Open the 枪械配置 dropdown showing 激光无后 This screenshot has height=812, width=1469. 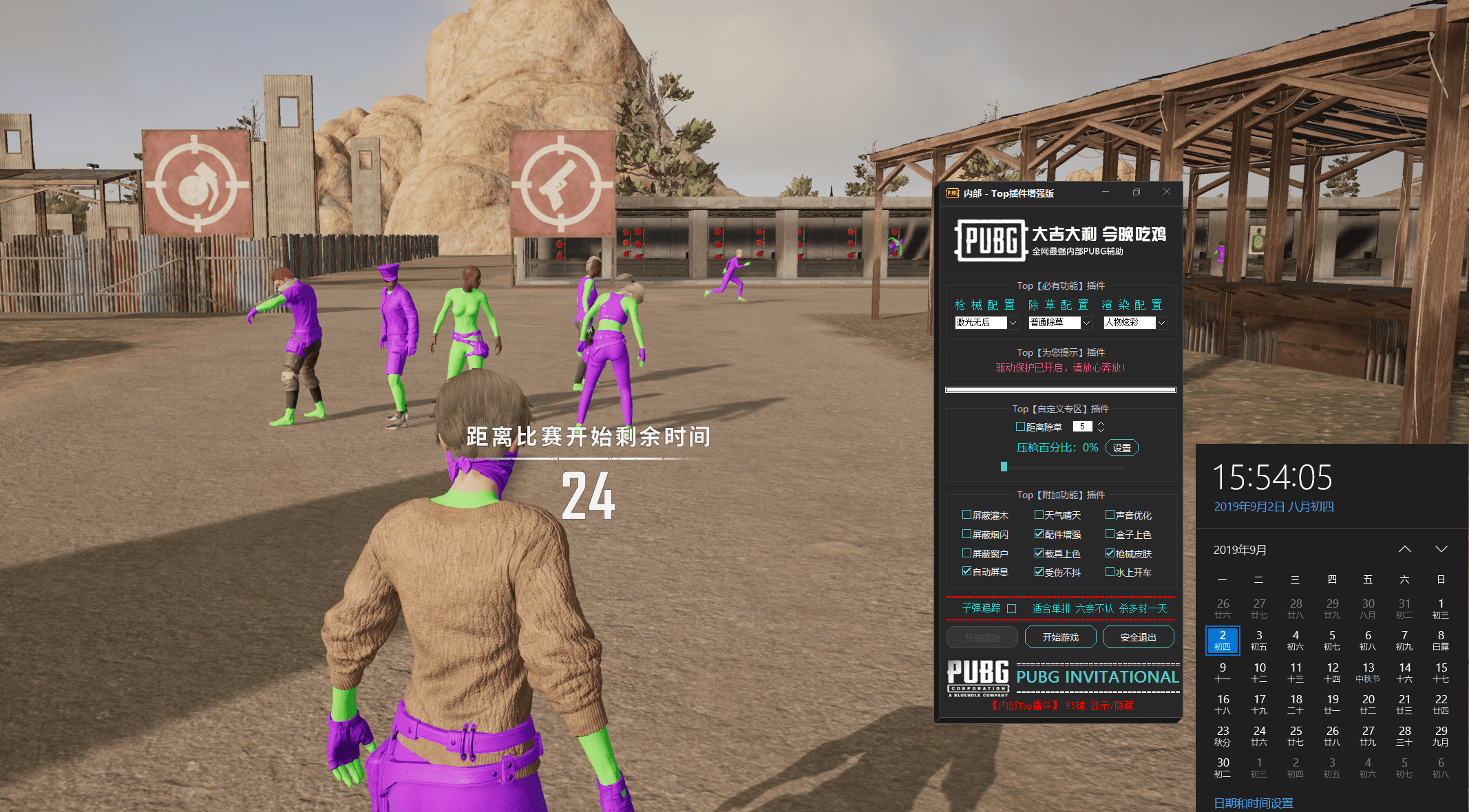(x=1013, y=323)
